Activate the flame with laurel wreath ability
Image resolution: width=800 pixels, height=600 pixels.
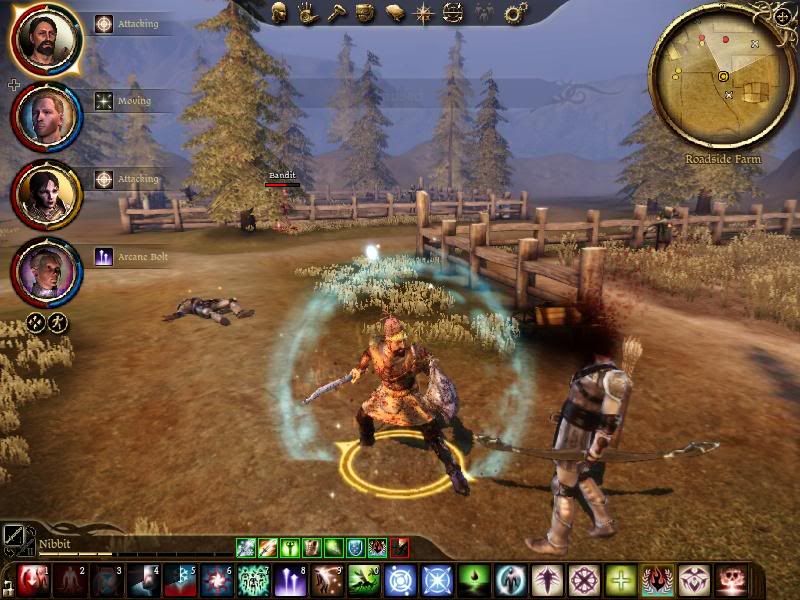coord(659,581)
